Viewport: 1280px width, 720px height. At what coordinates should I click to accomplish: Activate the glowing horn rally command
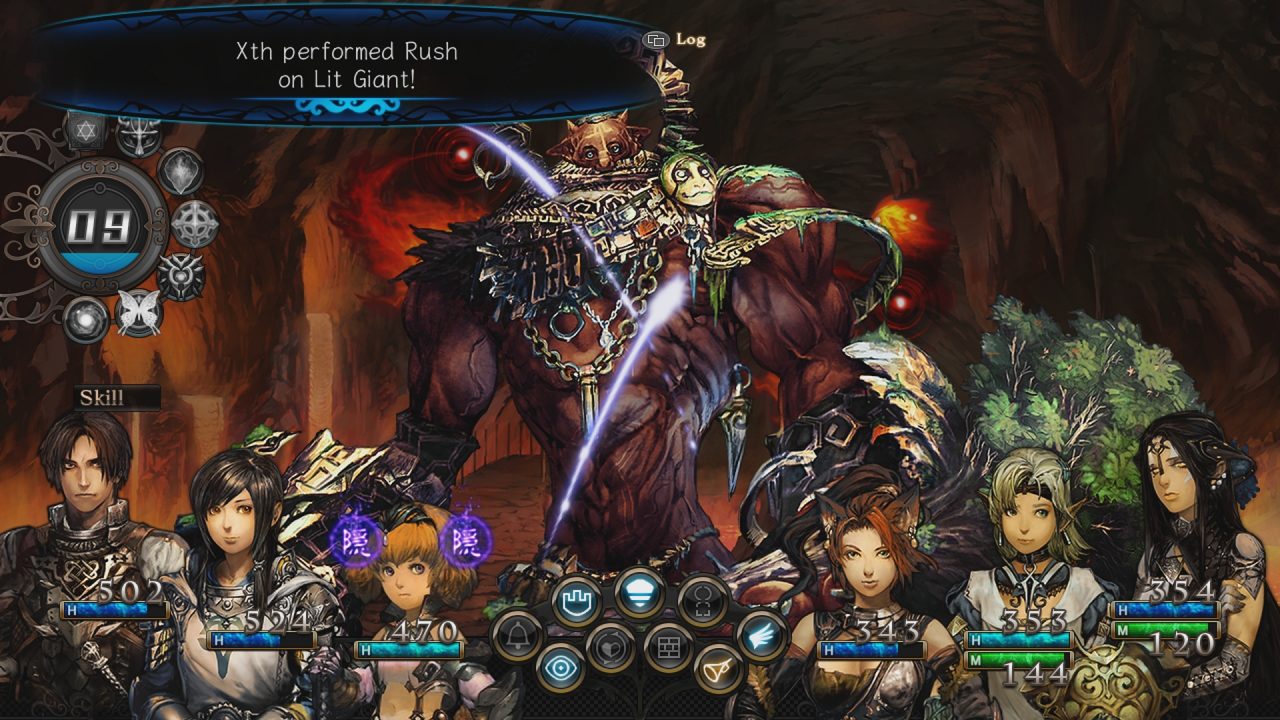click(x=718, y=669)
